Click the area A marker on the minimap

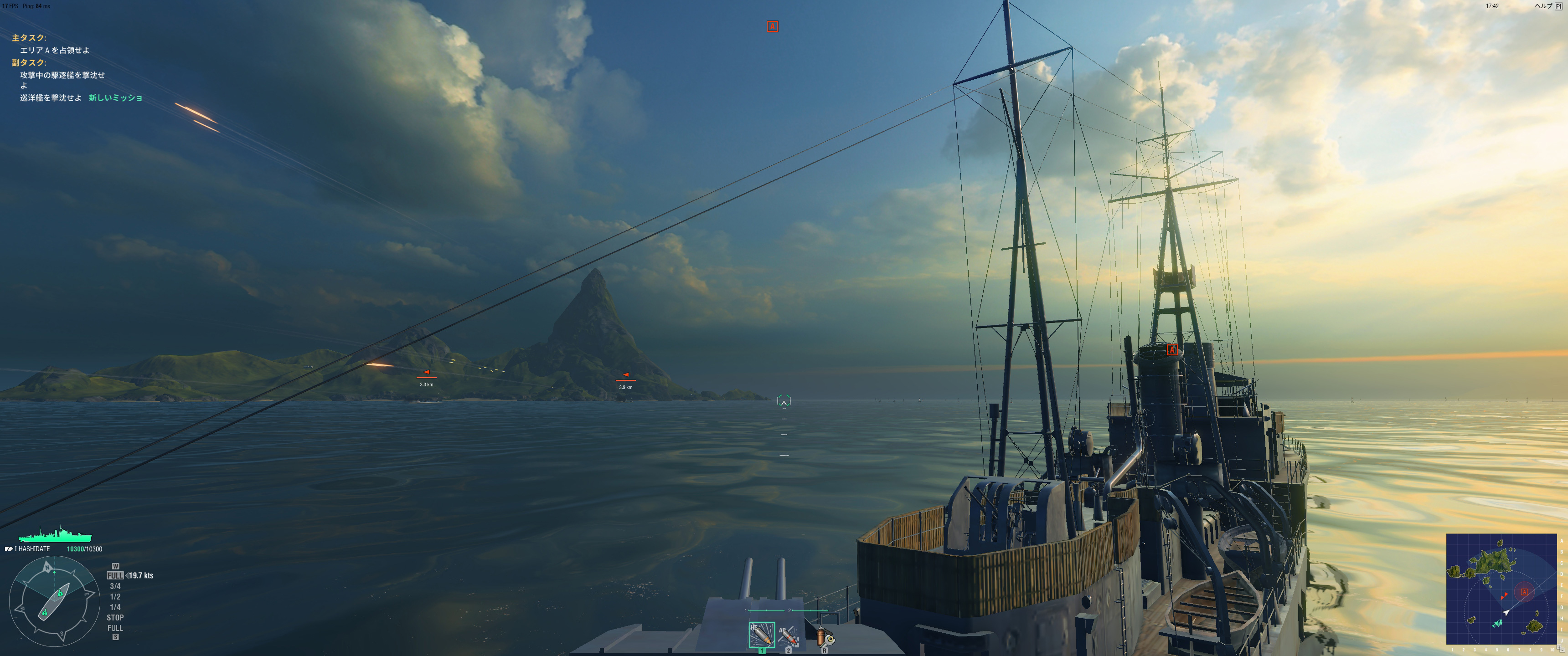point(1524,591)
